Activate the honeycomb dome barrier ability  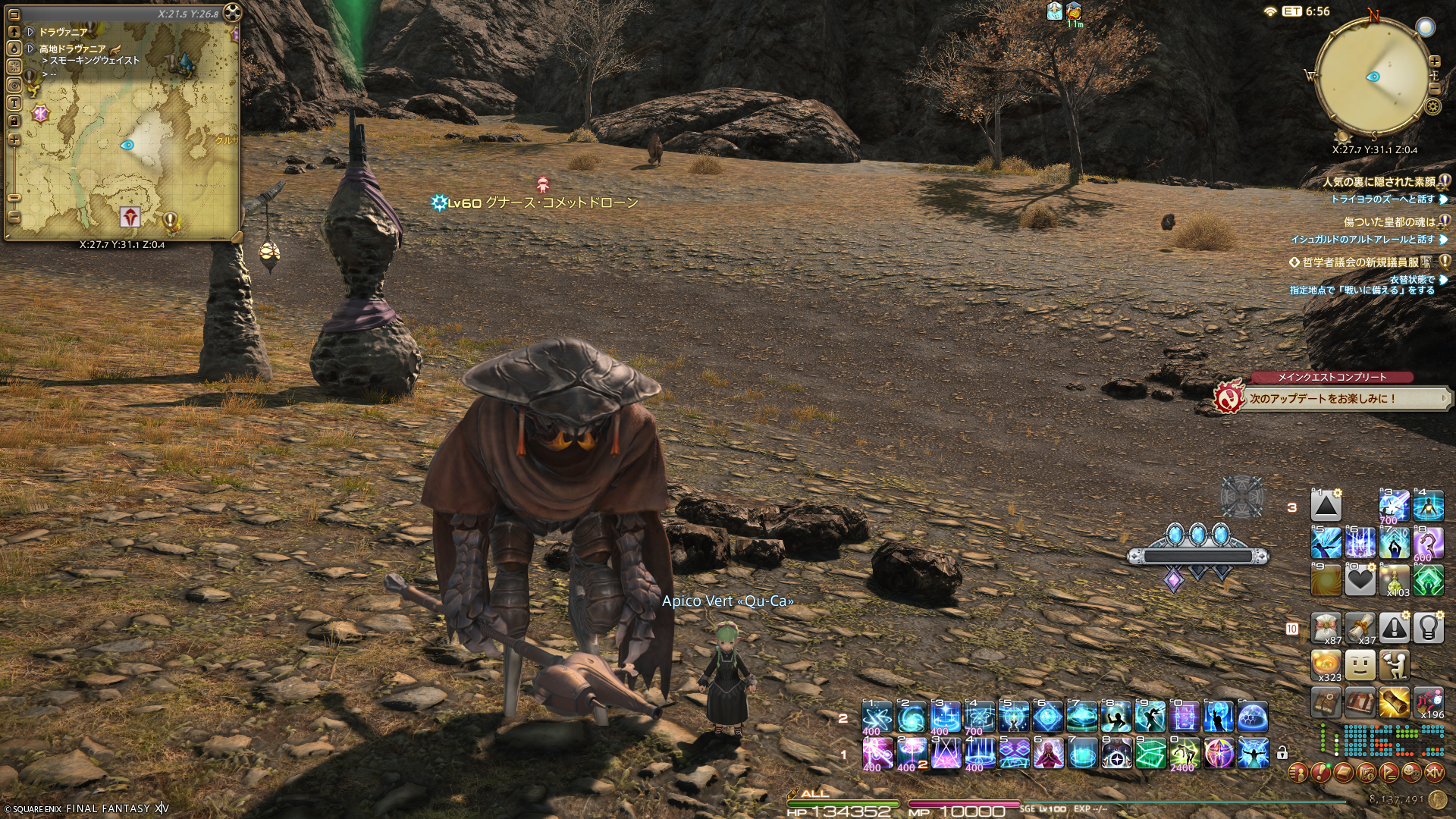pos(1253,717)
